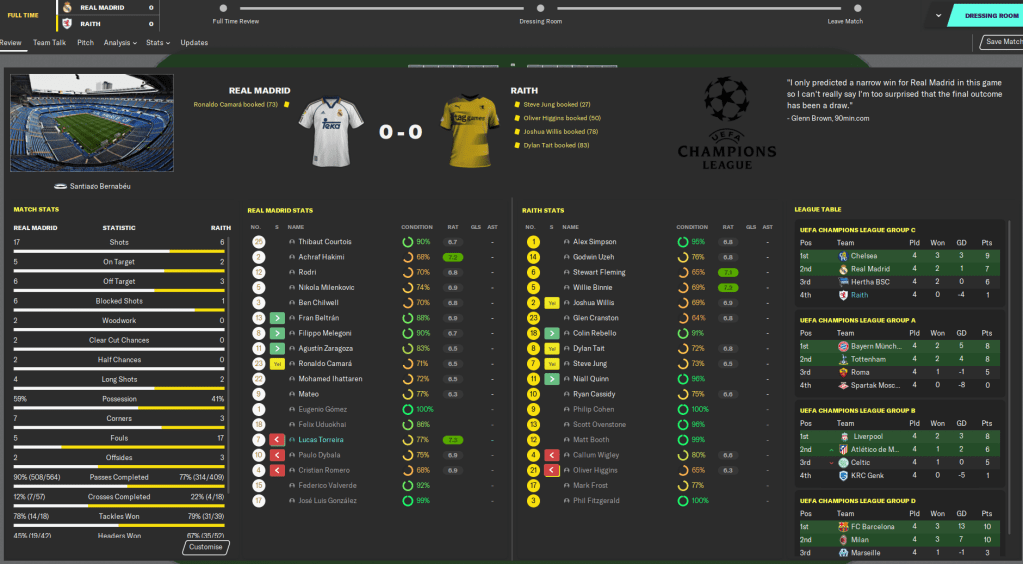Customise the match stats panel
Viewport: 1023px width, 564px height.
(x=206, y=547)
